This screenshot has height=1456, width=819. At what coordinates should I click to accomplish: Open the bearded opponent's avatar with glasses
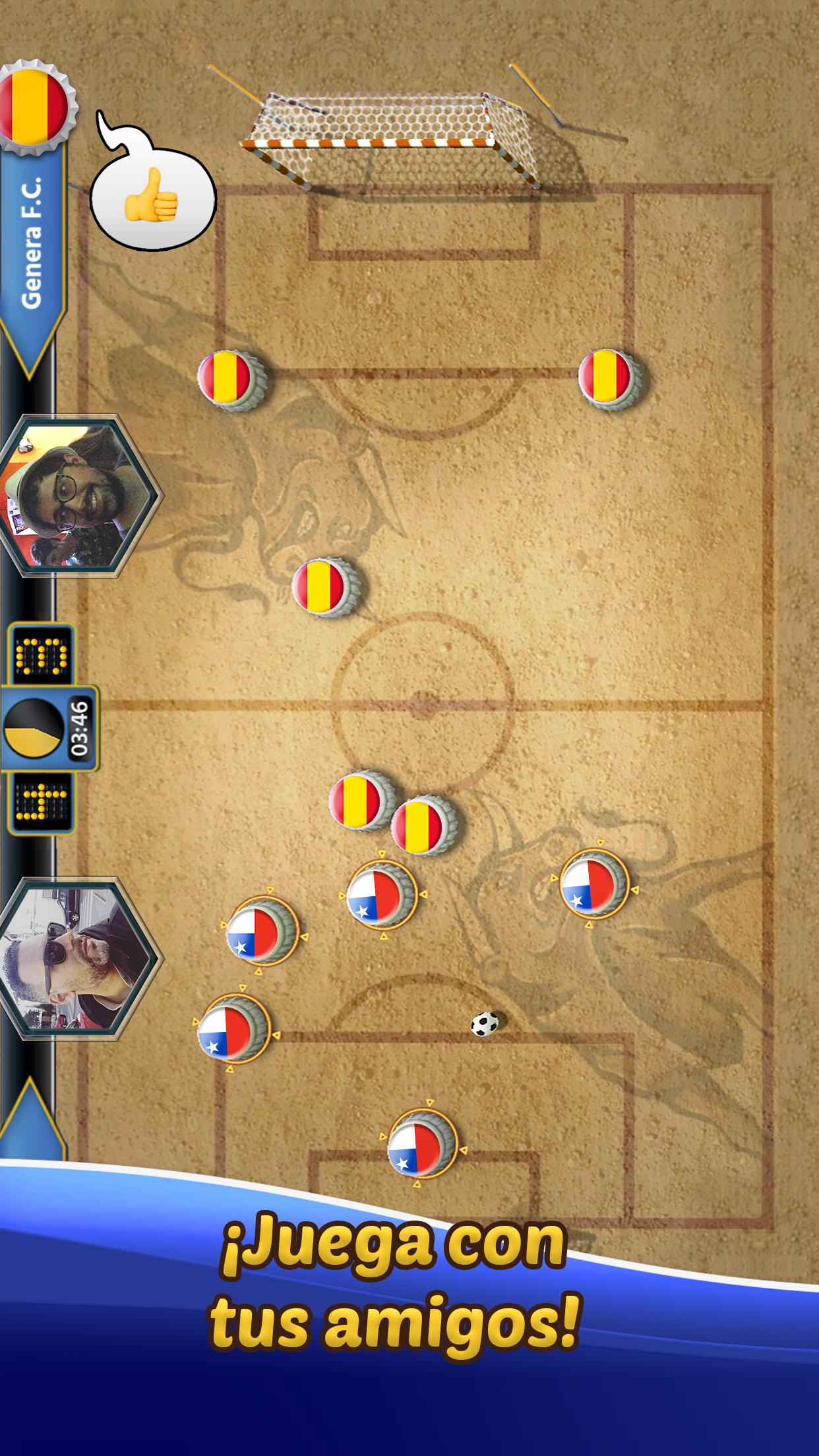[x=76, y=495]
